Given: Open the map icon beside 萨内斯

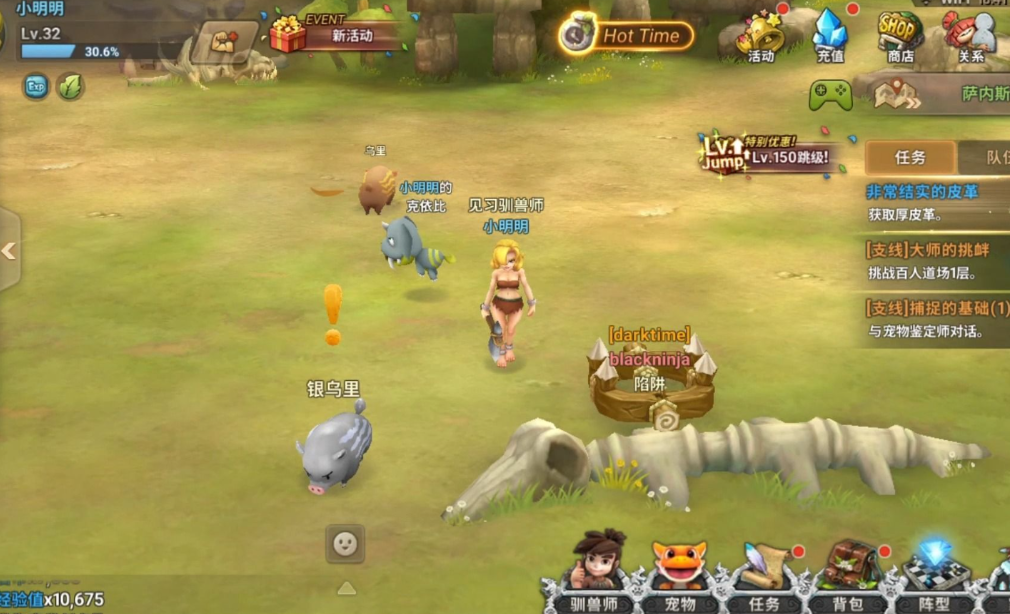Looking at the screenshot, I should 895,94.
